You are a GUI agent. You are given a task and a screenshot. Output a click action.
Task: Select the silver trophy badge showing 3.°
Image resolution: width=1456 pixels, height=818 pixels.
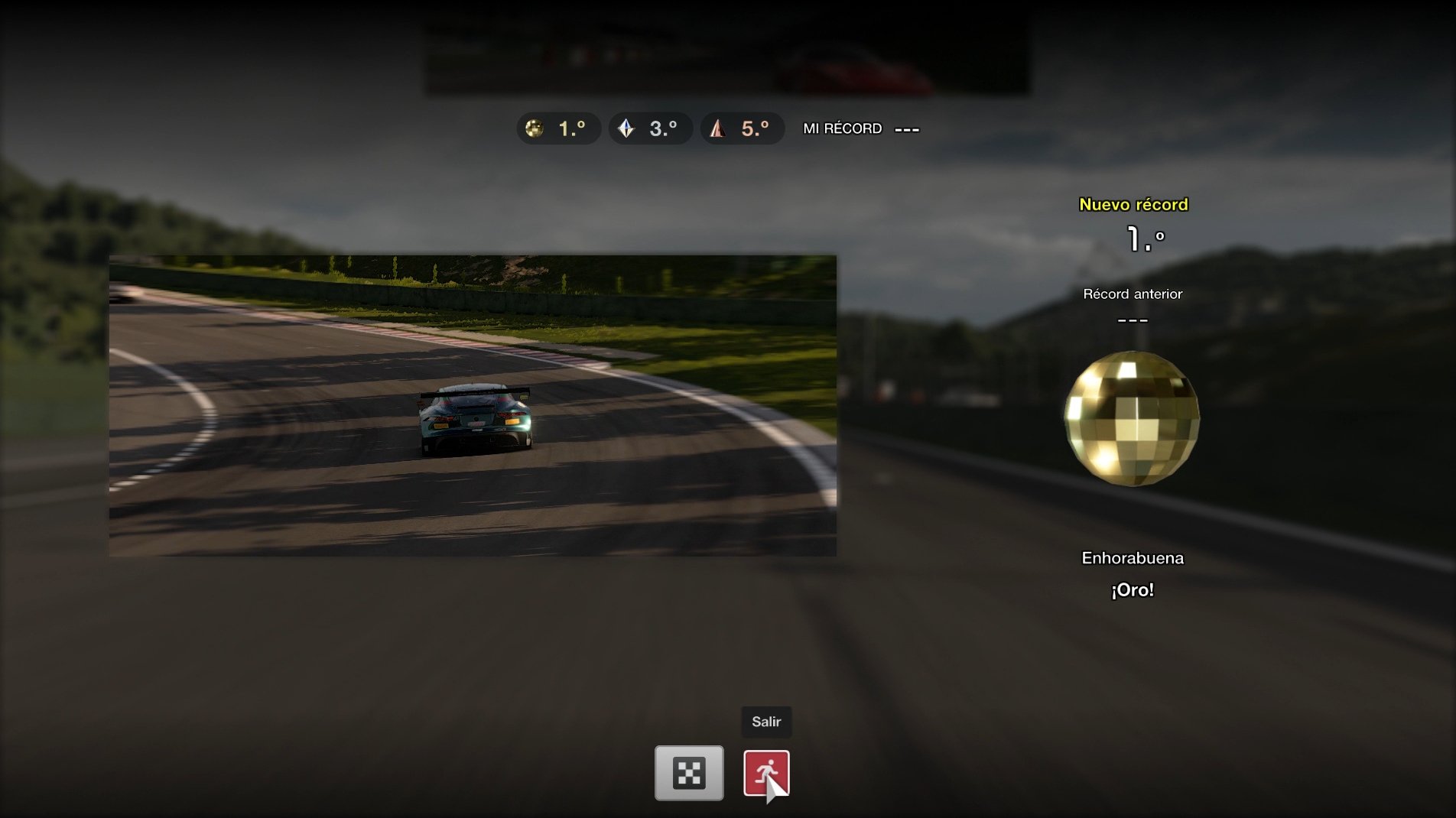pyautogui.click(x=649, y=128)
